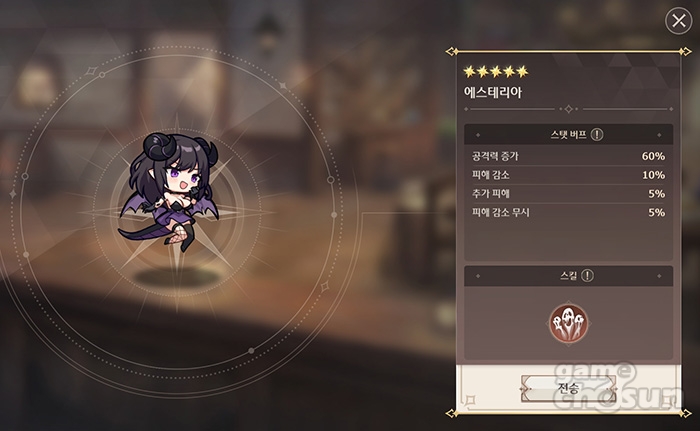Close the character detail screen

tap(678, 21)
